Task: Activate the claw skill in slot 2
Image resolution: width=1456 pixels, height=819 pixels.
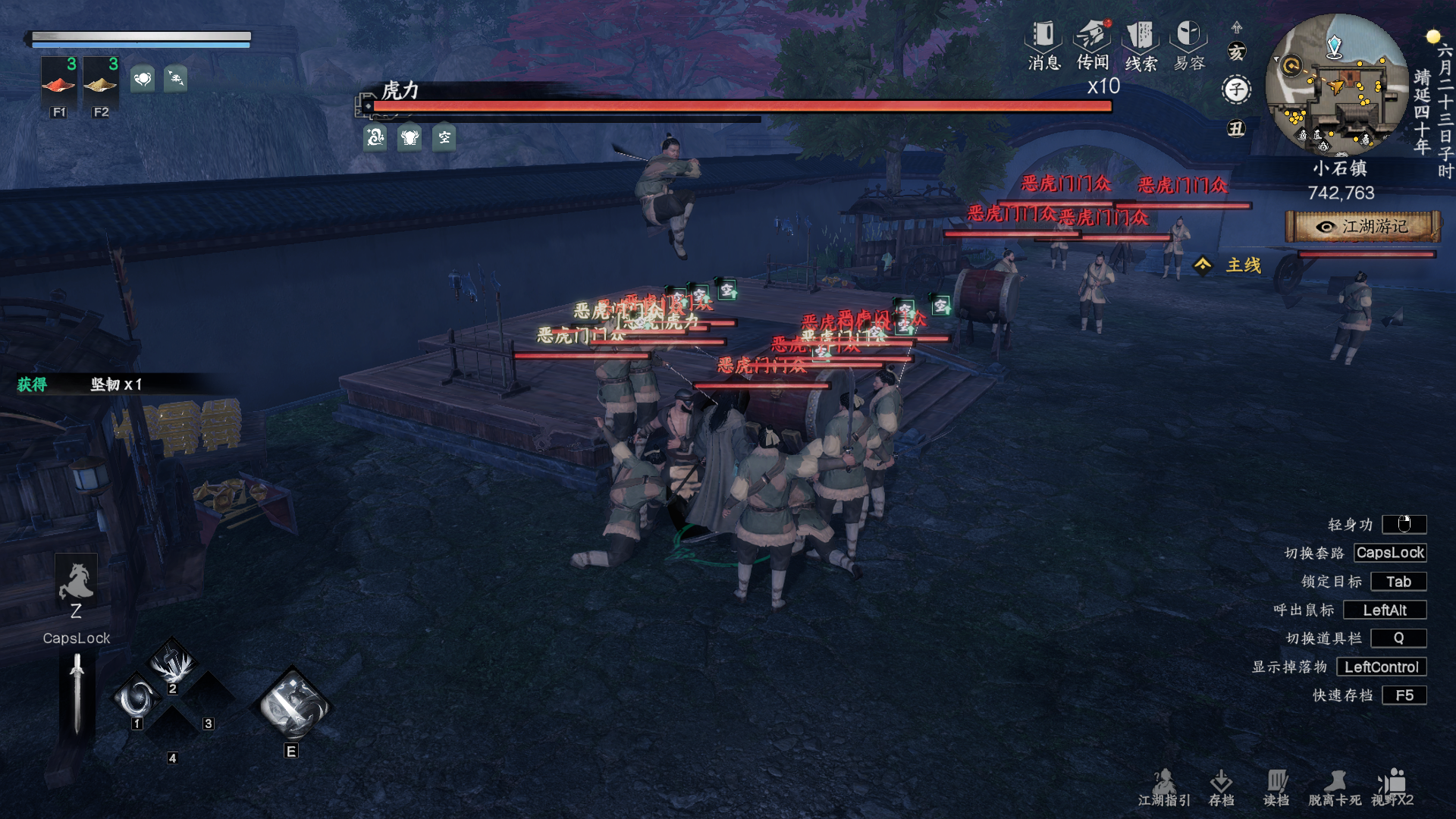Action: click(x=174, y=664)
